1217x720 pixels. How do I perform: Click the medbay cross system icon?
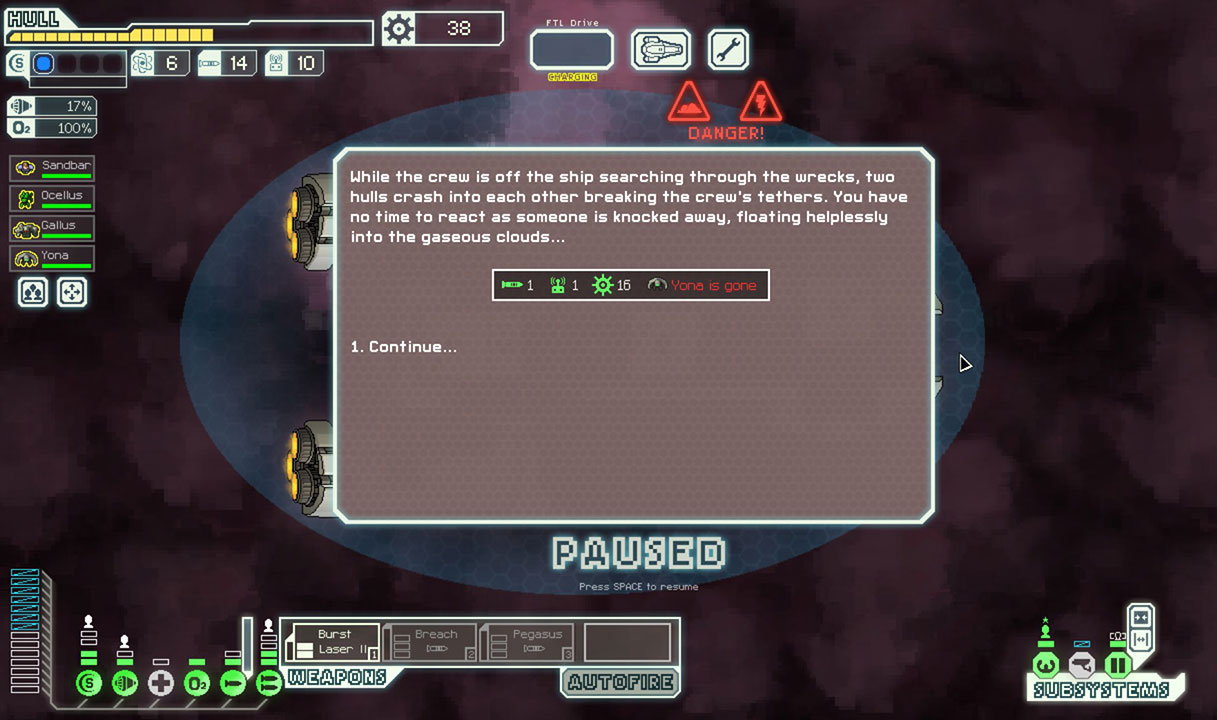point(161,684)
